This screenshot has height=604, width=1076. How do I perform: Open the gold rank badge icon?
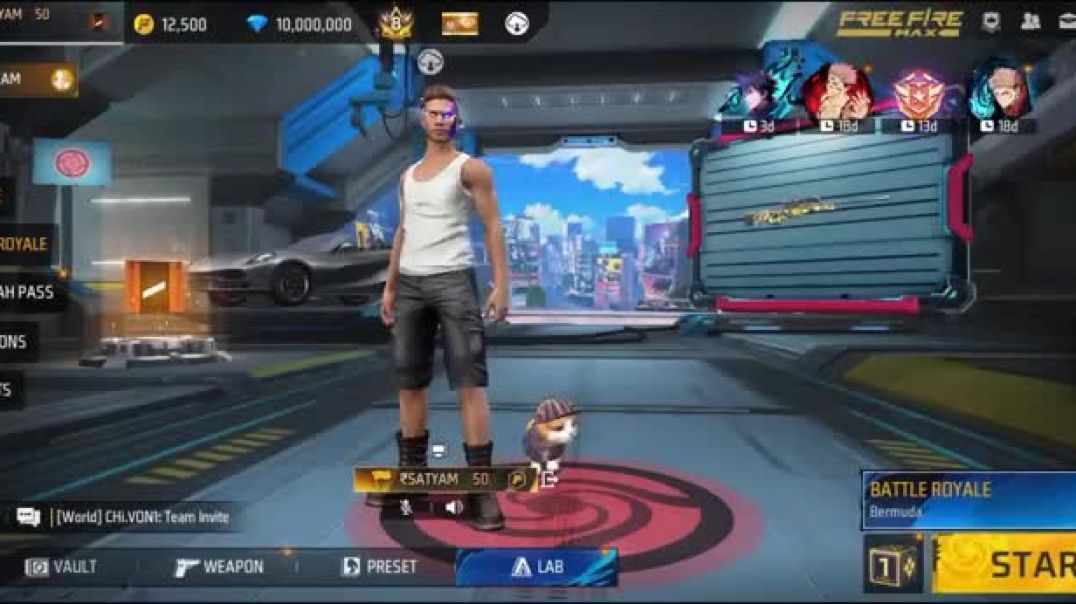point(396,23)
